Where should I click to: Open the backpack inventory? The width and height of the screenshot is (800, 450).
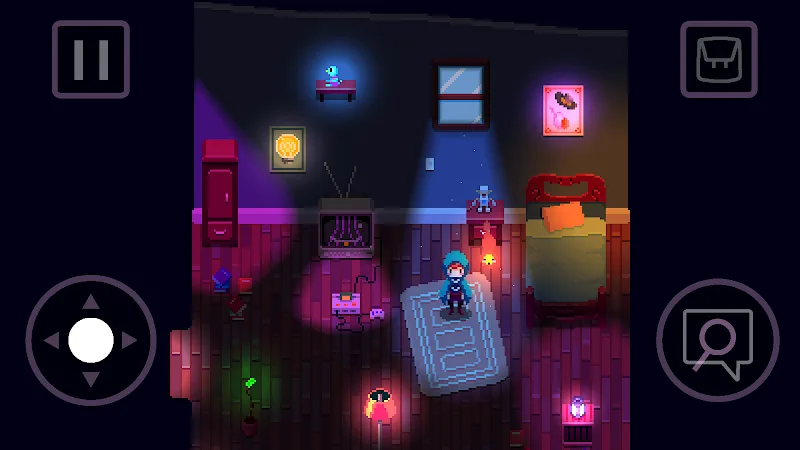(717, 59)
